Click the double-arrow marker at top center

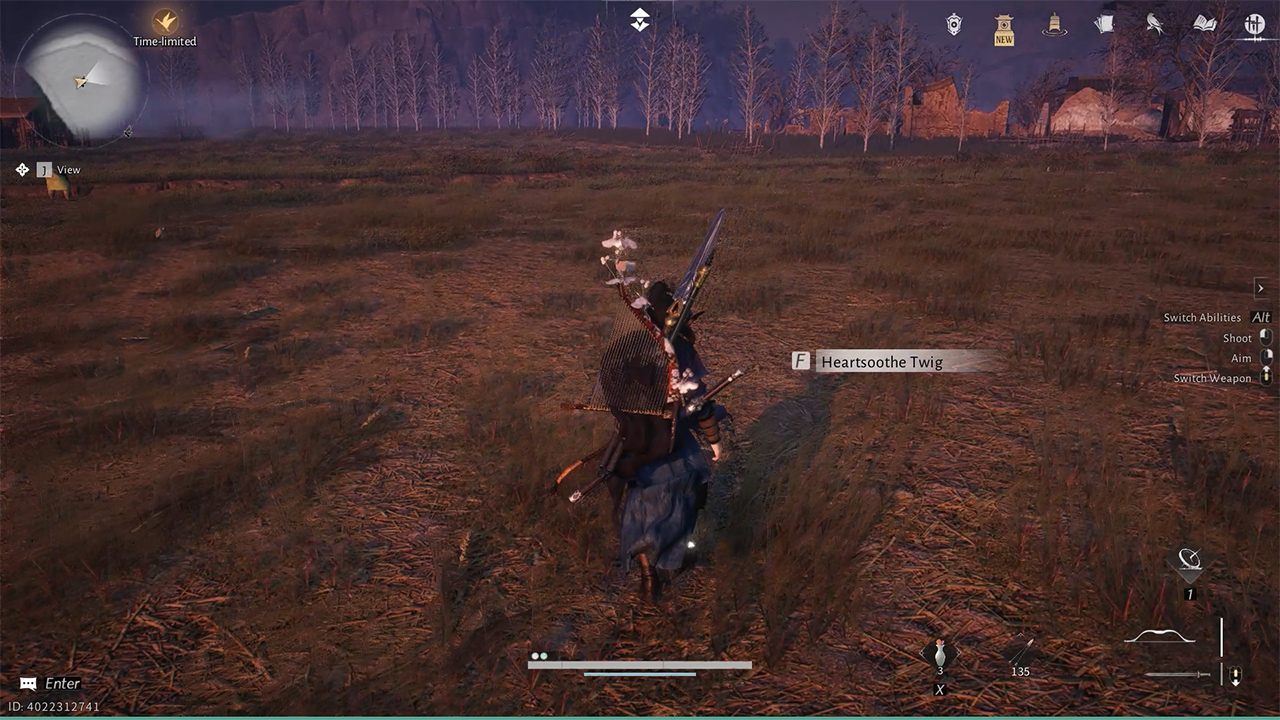[x=640, y=19]
